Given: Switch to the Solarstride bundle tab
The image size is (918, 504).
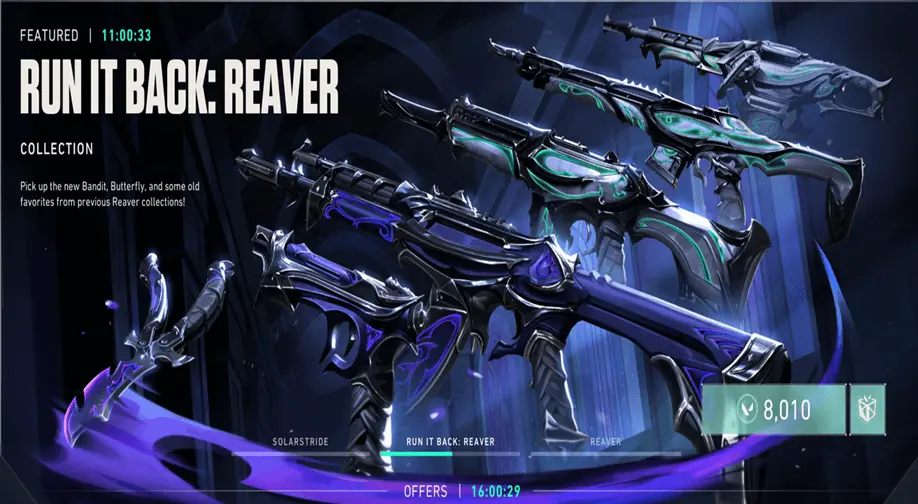Looking at the screenshot, I should point(300,441).
